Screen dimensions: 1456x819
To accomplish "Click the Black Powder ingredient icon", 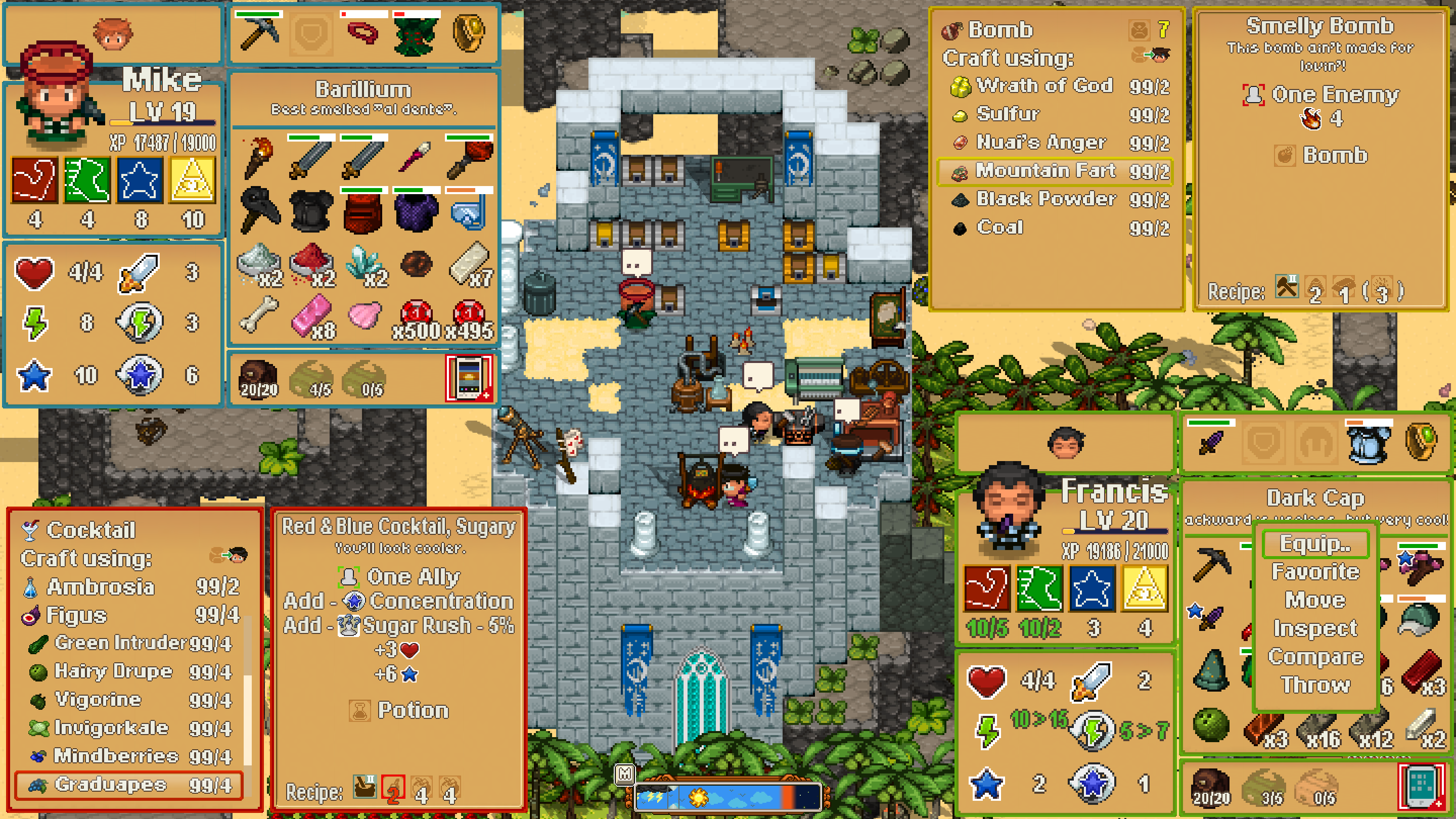I will coord(961,199).
